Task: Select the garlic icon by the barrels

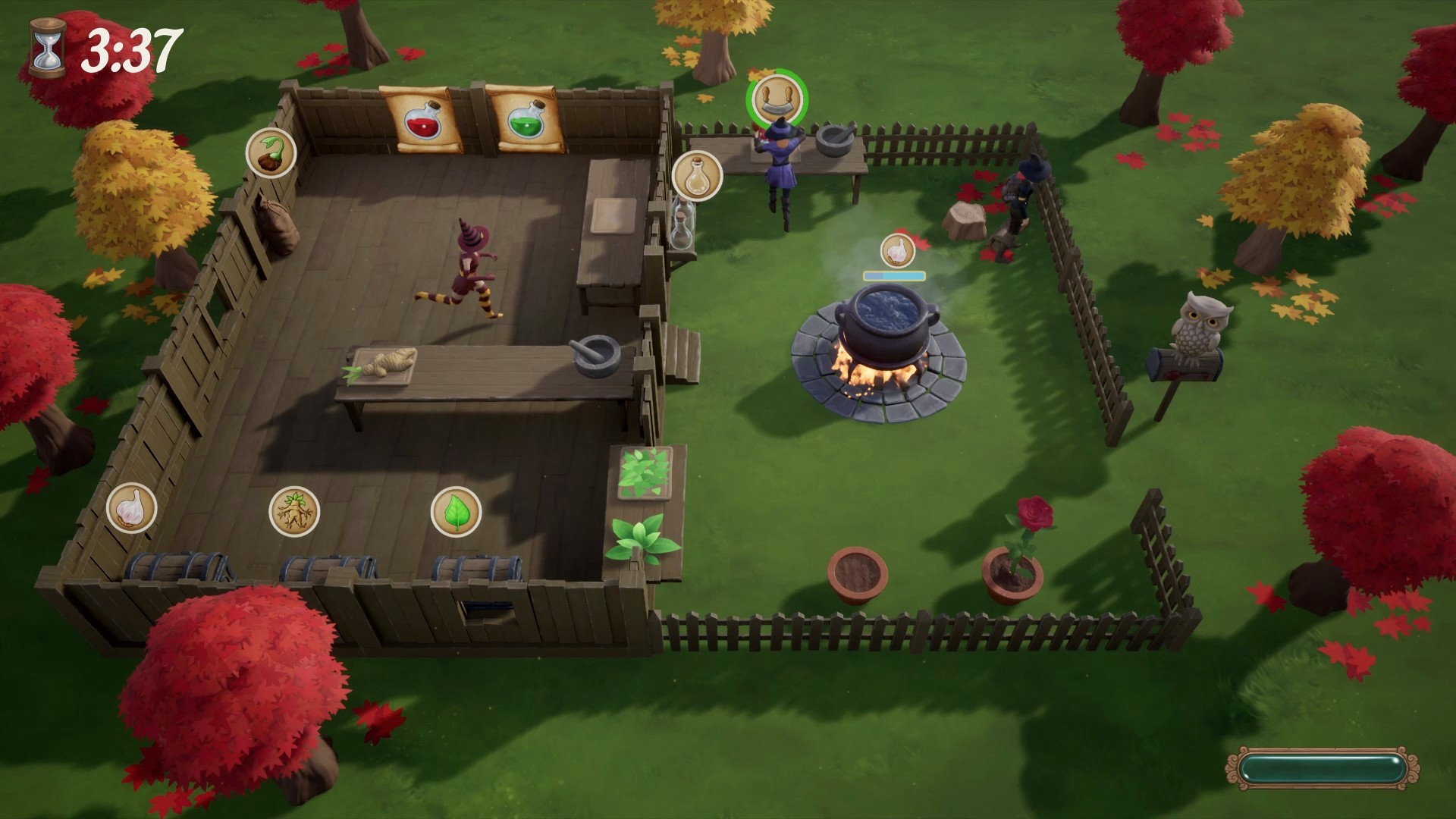Action: (x=131, y=507)
